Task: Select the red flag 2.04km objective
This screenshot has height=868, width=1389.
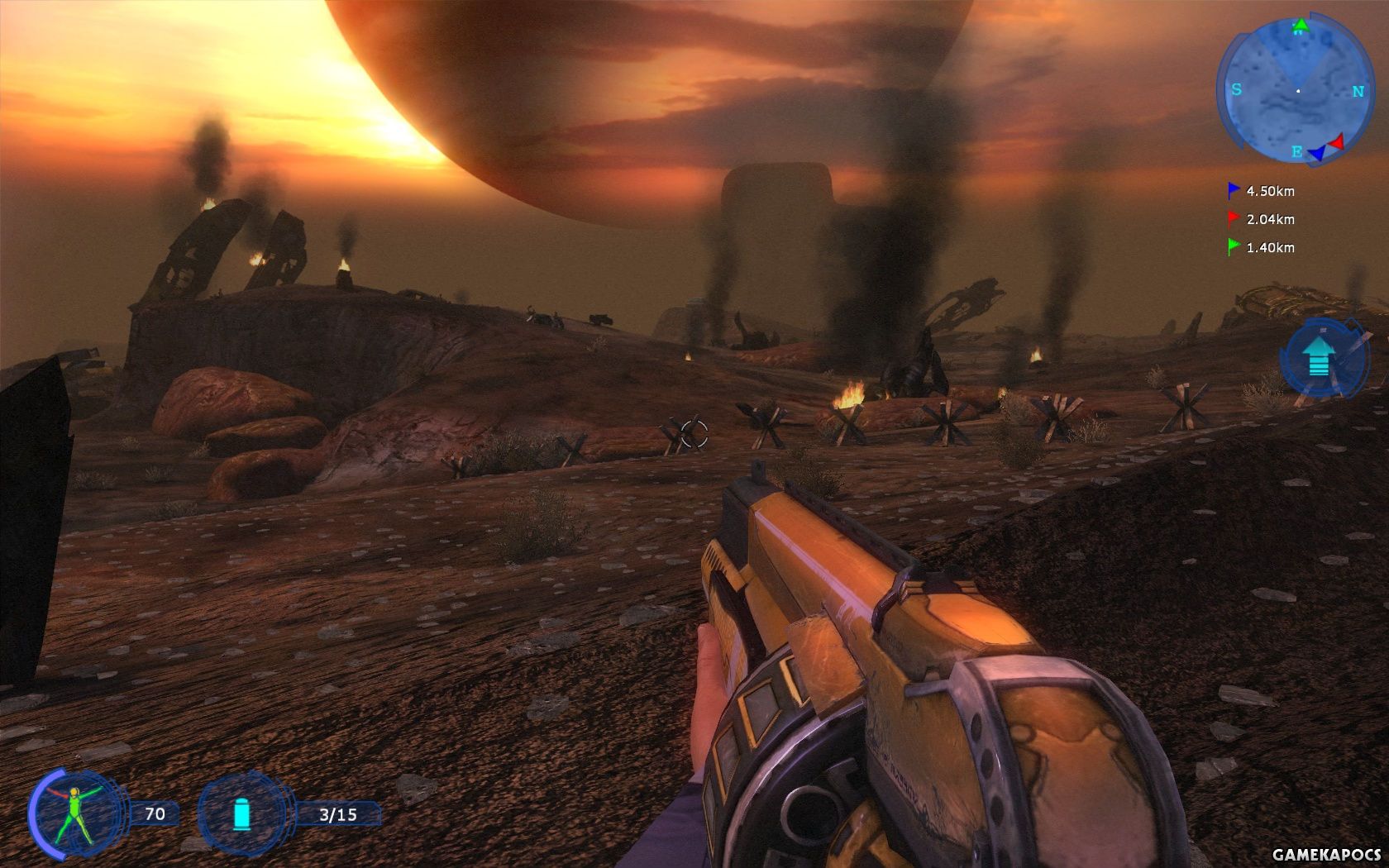Action: [1261, 219]
